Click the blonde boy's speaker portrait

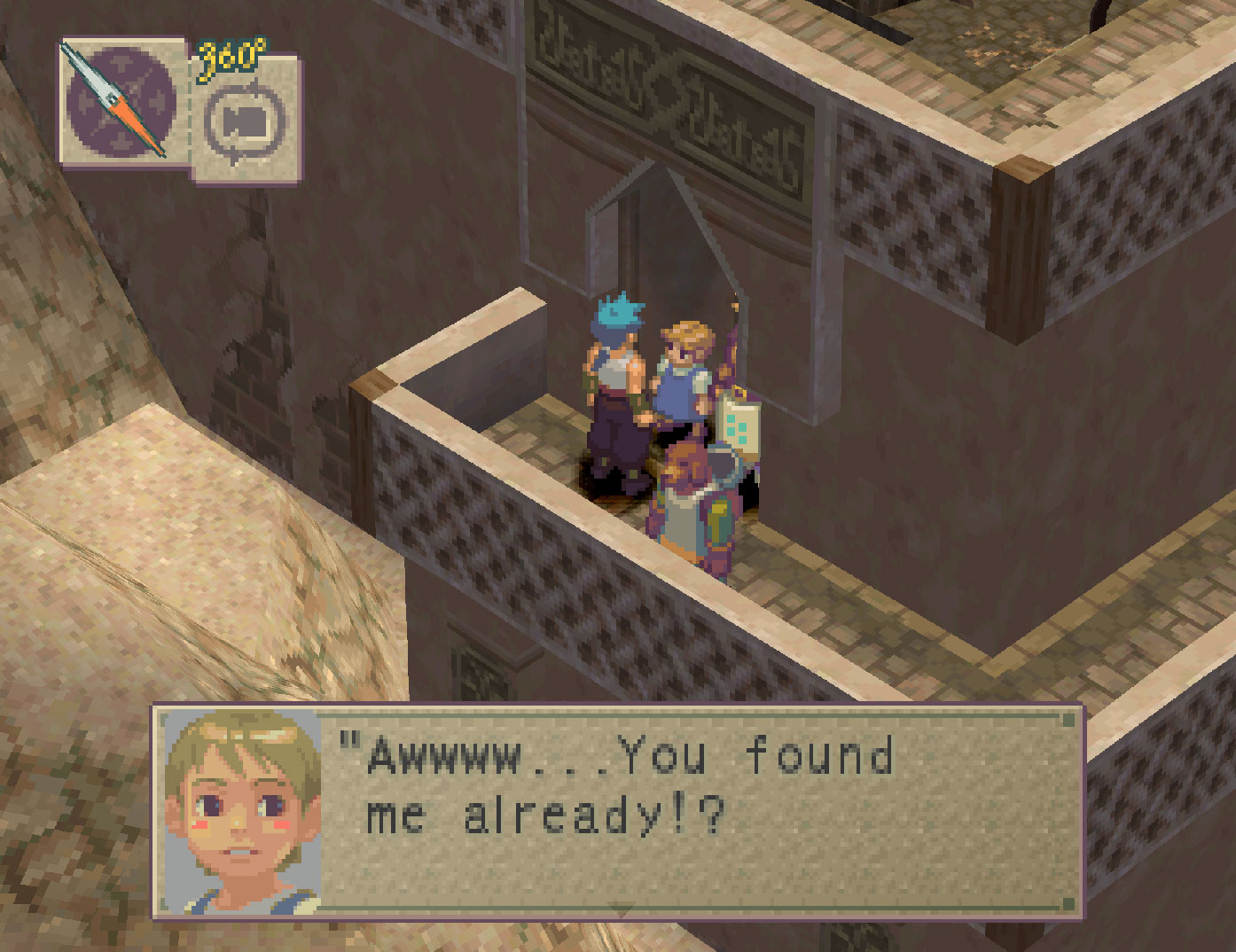click(243, 810)
